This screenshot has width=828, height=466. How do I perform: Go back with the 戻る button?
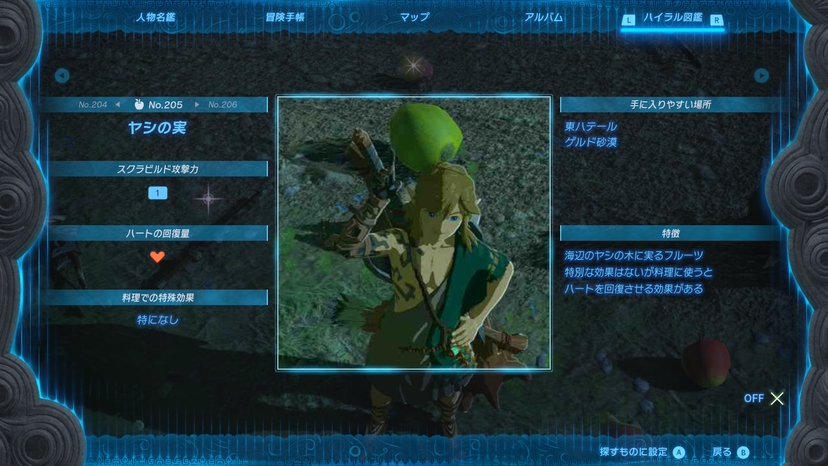click(x=729, y=452)
